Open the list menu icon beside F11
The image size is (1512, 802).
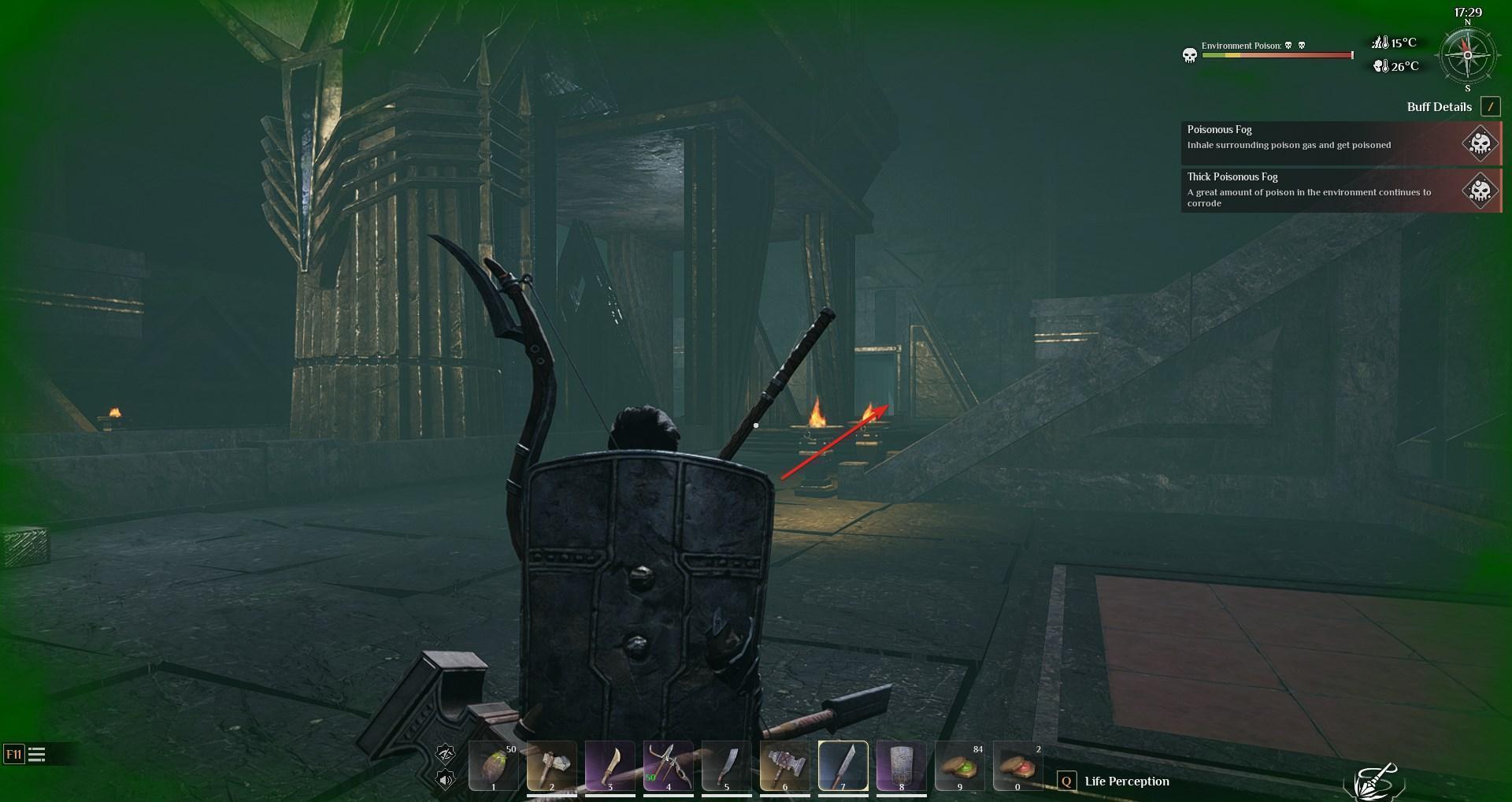(x=37, y=755)
